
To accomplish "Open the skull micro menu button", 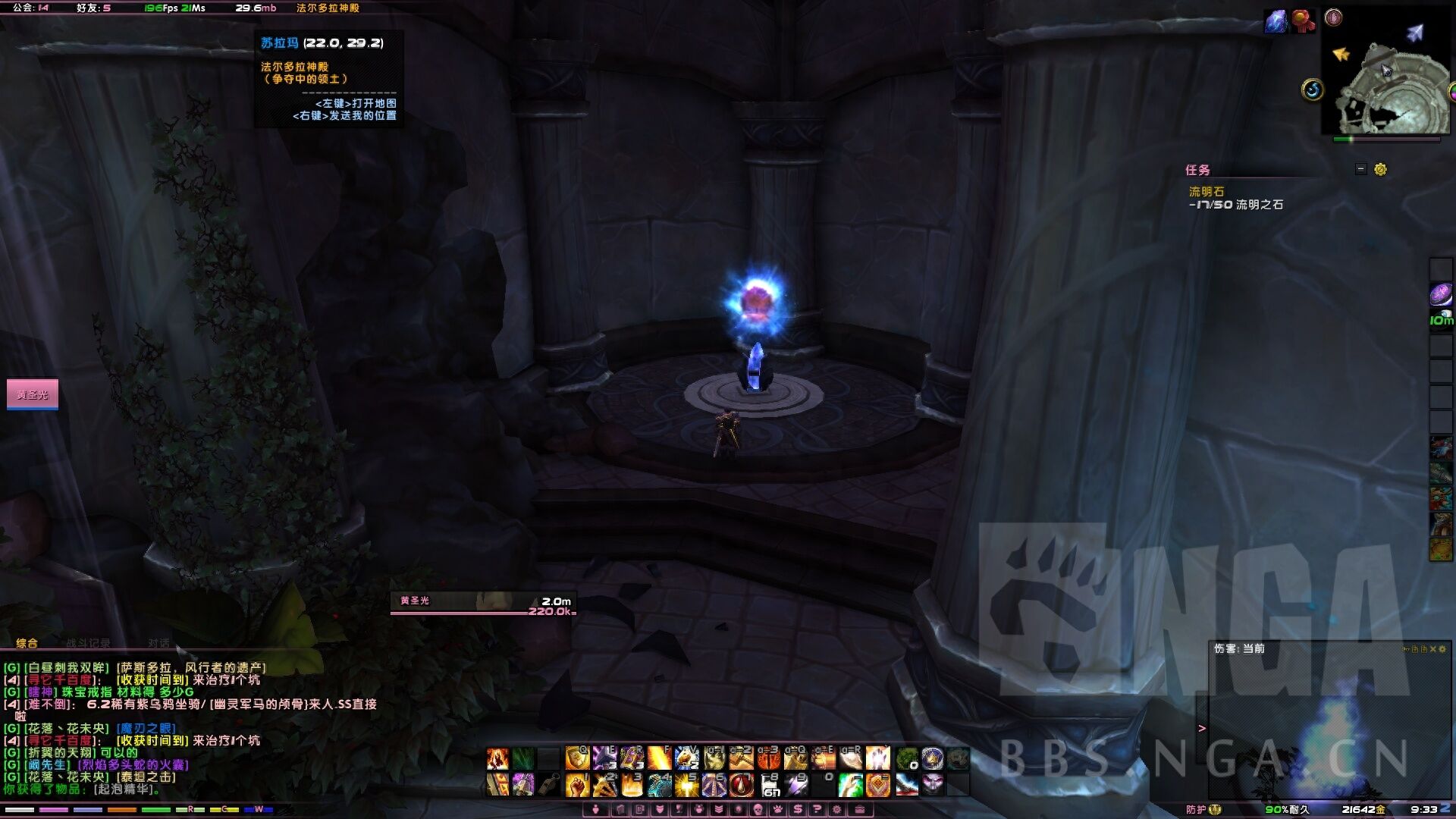I will (758, 809).
